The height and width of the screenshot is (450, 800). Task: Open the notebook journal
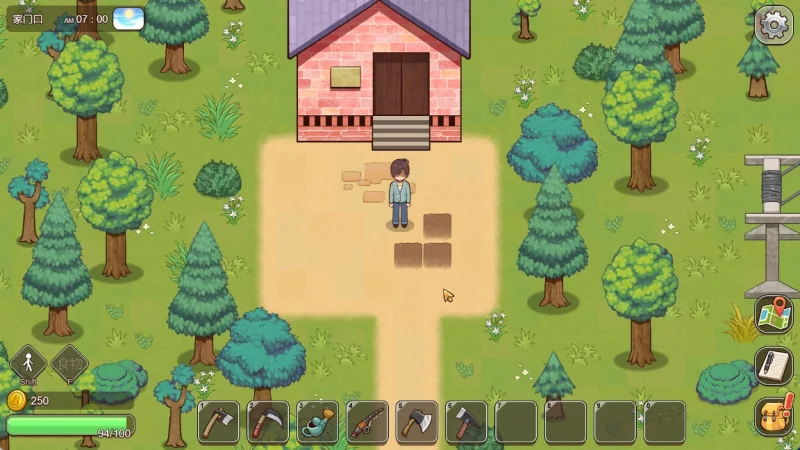(x=773, y=365)
